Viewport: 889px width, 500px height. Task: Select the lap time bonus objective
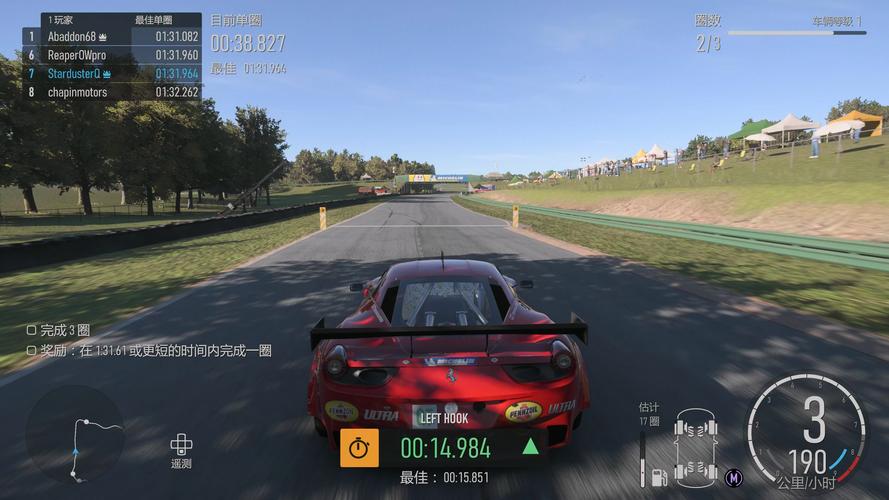click(x=148, y=351)
